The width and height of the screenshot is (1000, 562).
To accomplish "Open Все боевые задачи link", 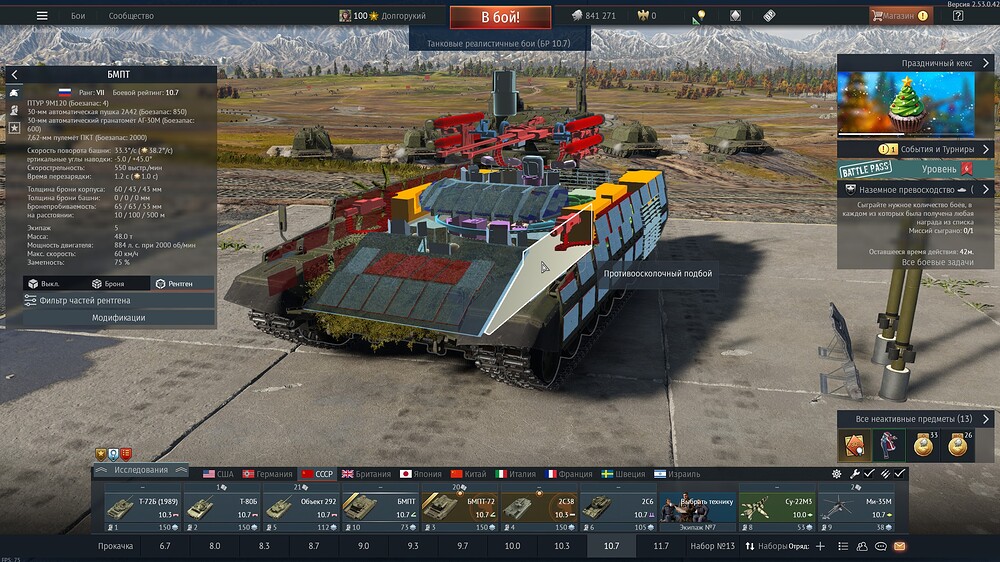I will click(x=936, y=262).
